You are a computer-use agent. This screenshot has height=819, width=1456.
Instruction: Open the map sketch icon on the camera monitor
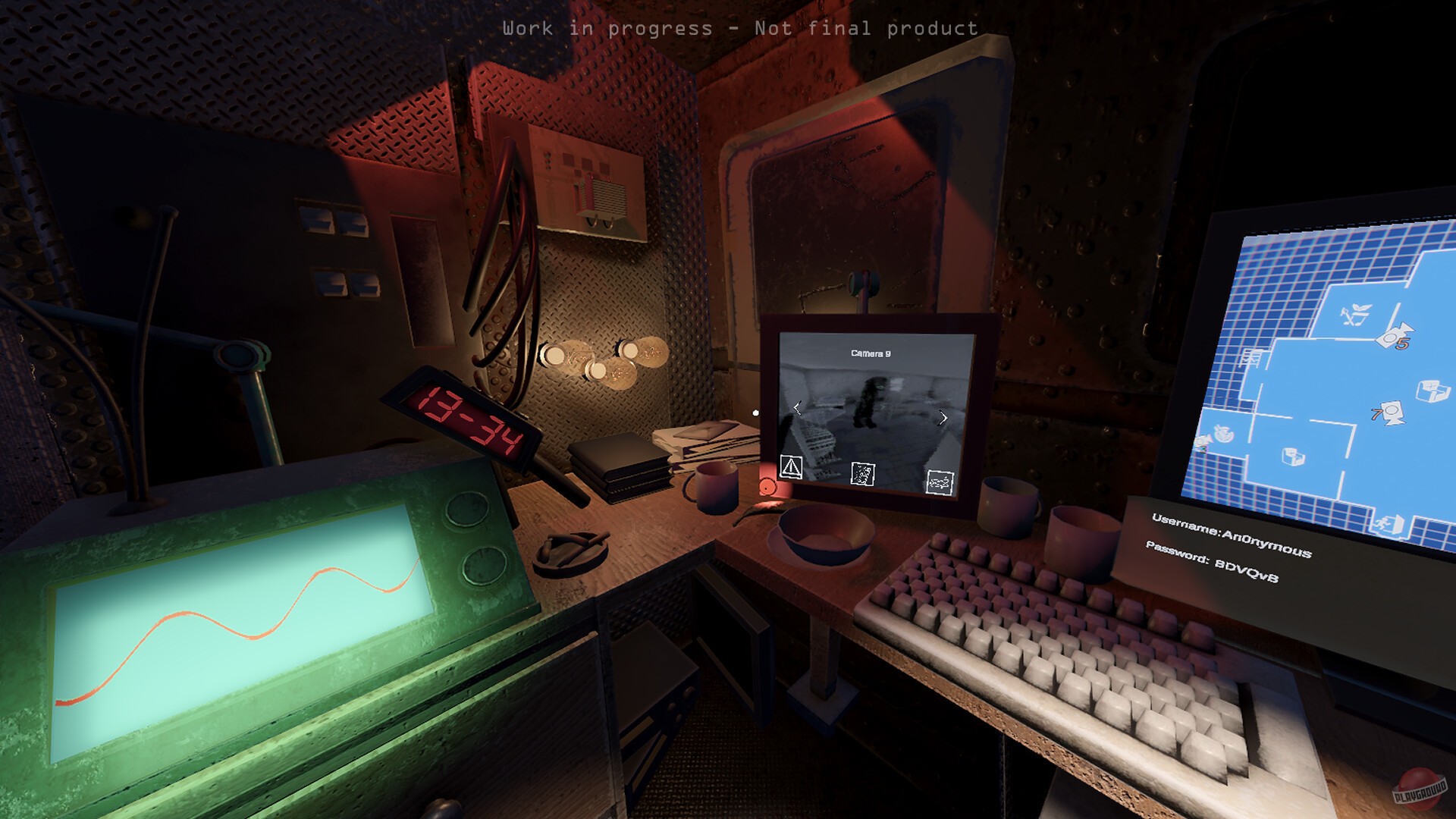[939, 483]
